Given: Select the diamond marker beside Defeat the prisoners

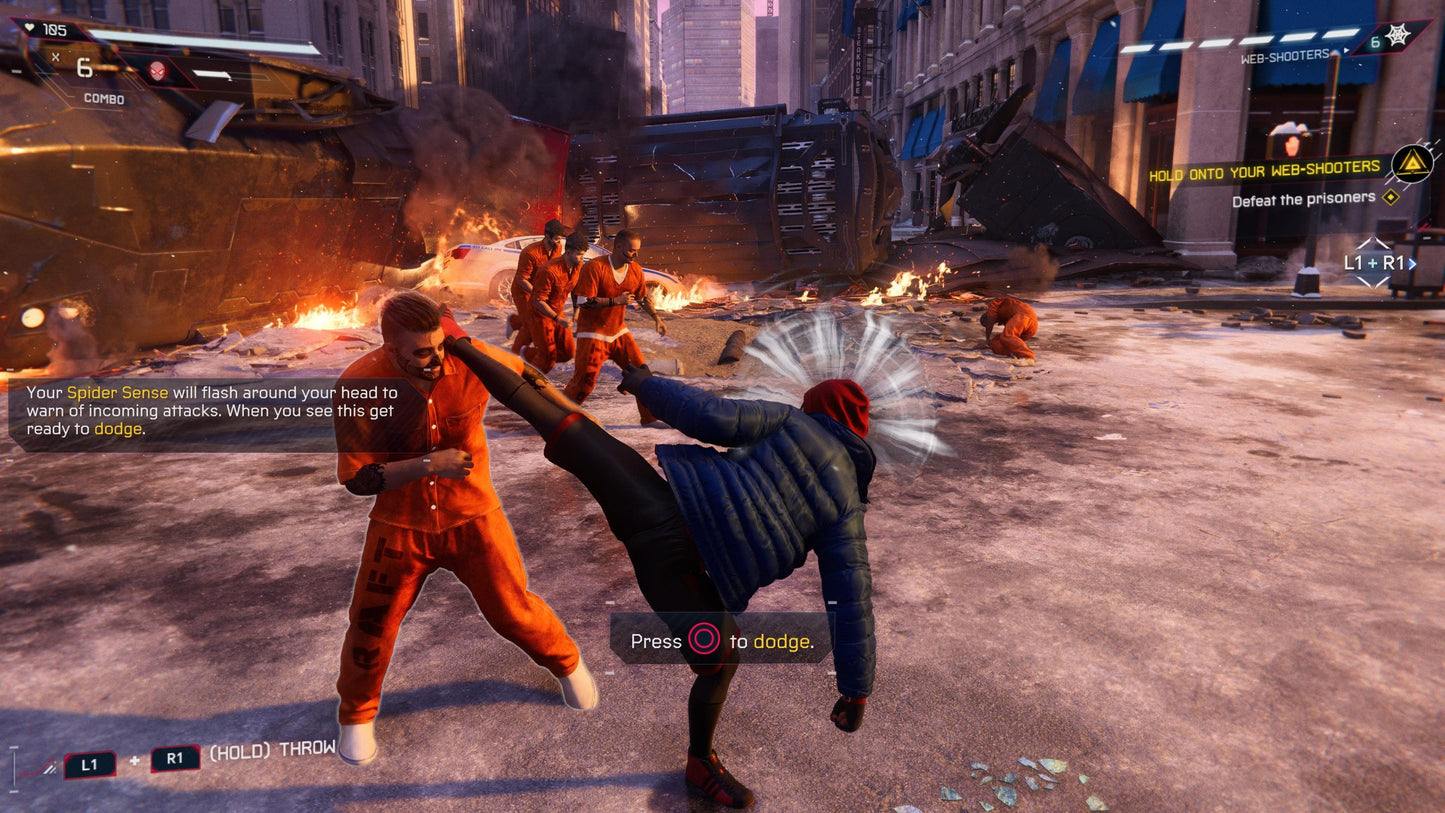Looking at the screenshot, I should [x=1390, y=198].
